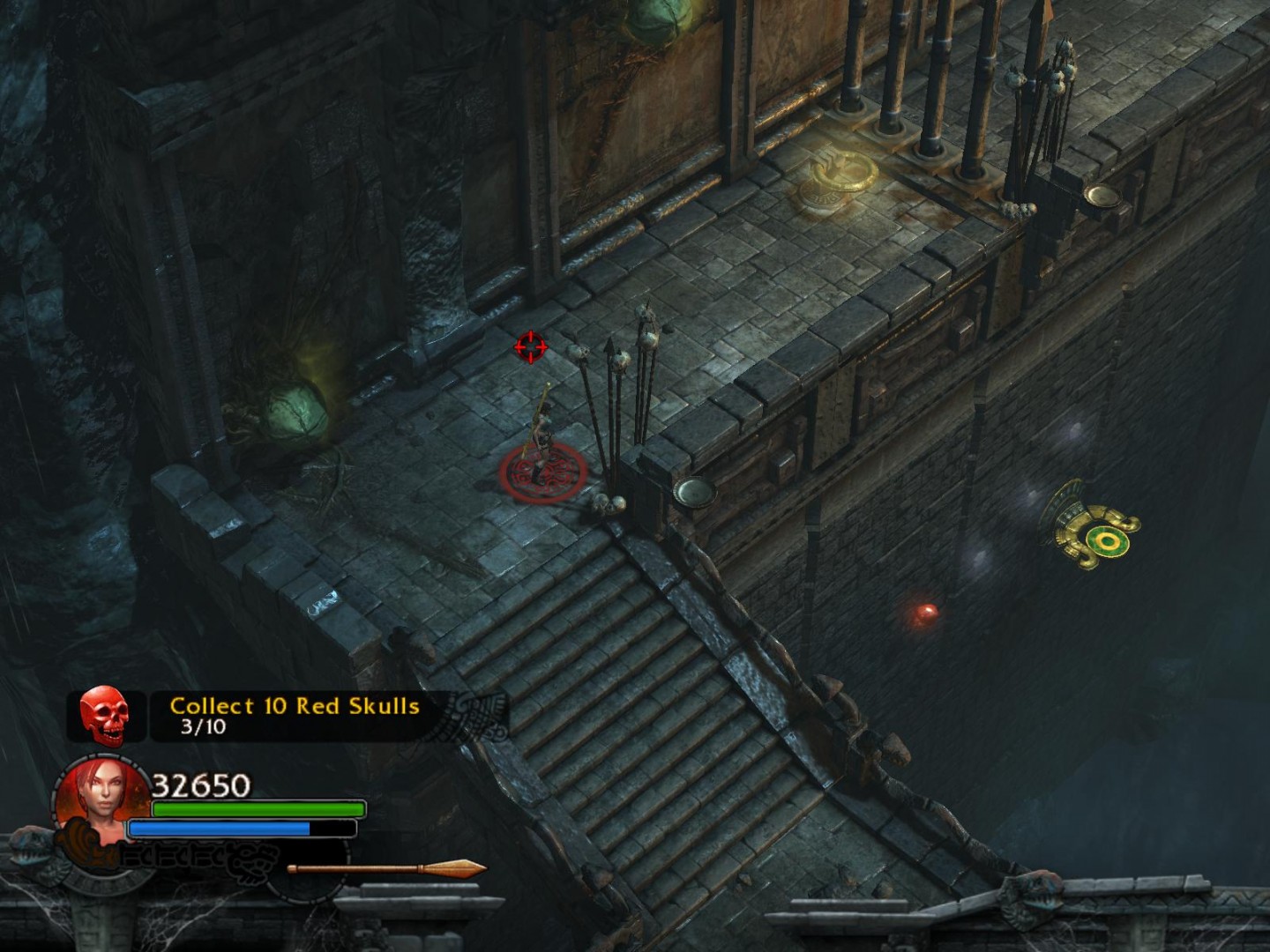Select the Collect 10 Red Skulls challenge tracker

click(x=295, y=715)
